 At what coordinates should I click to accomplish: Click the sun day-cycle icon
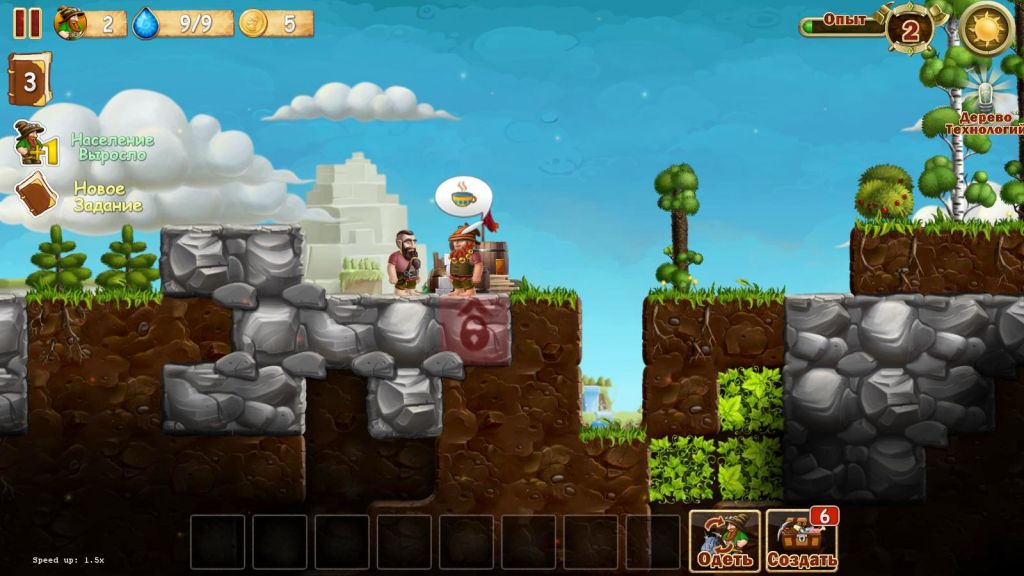point(985,27)
